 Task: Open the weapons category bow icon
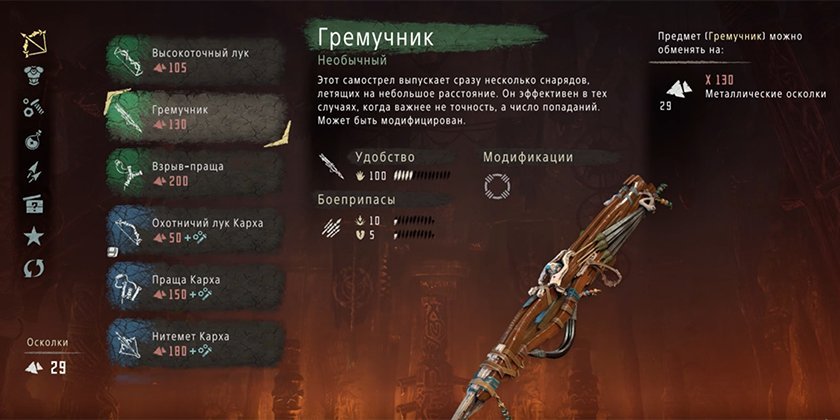pyautogui.click(x=34, y=44)
